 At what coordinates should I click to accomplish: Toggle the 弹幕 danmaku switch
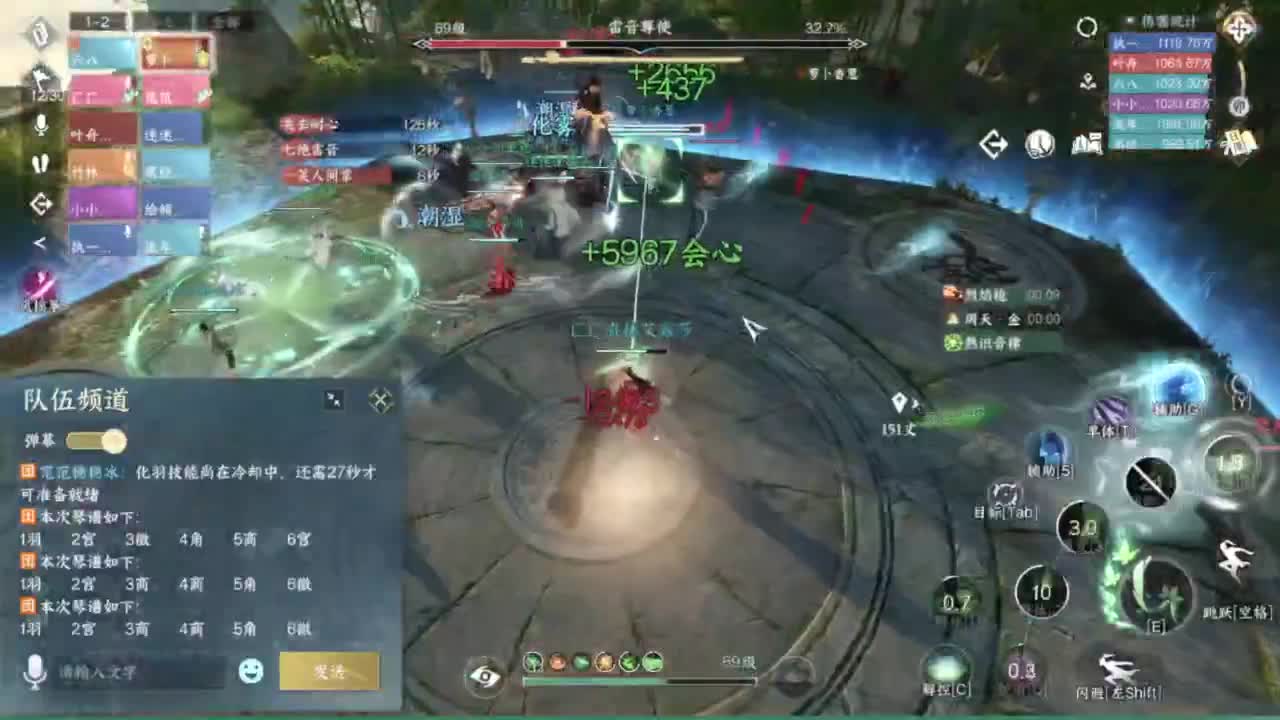click(95, 440)
